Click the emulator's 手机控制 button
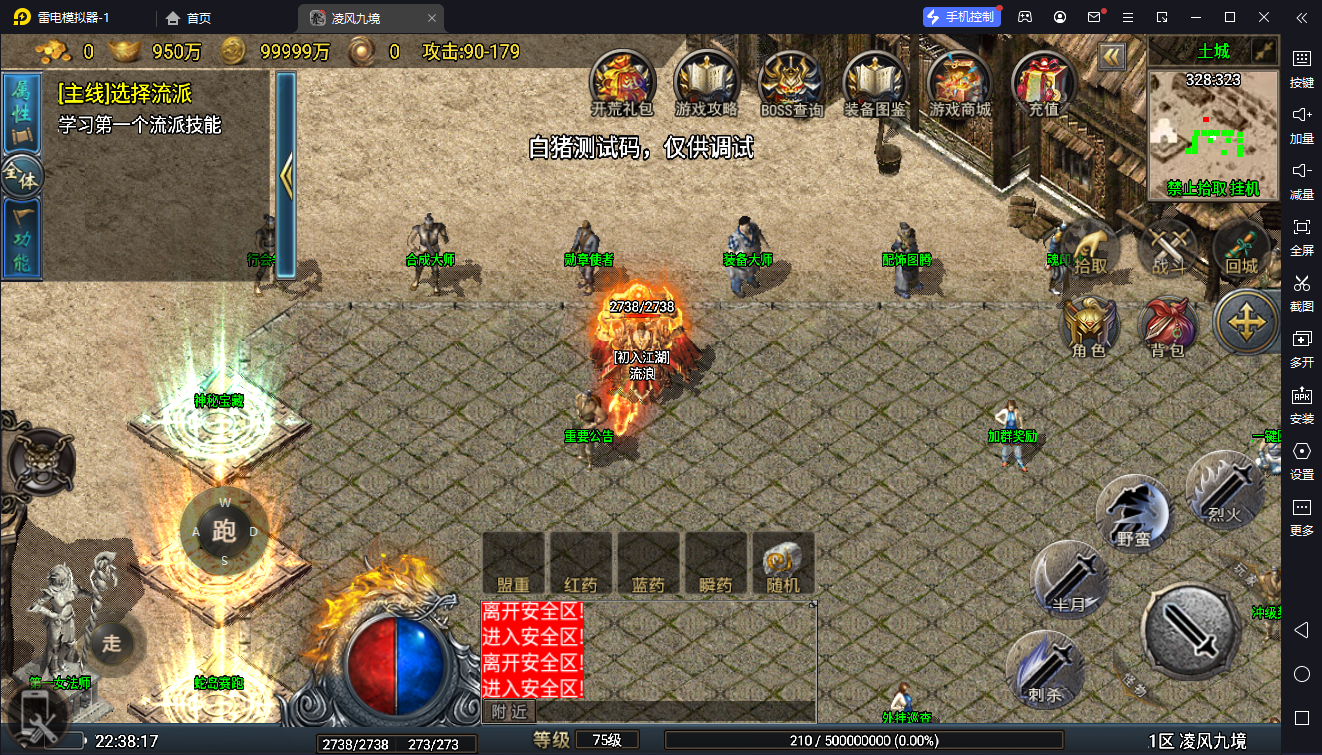1322x755 pixels. coord(961,17)
